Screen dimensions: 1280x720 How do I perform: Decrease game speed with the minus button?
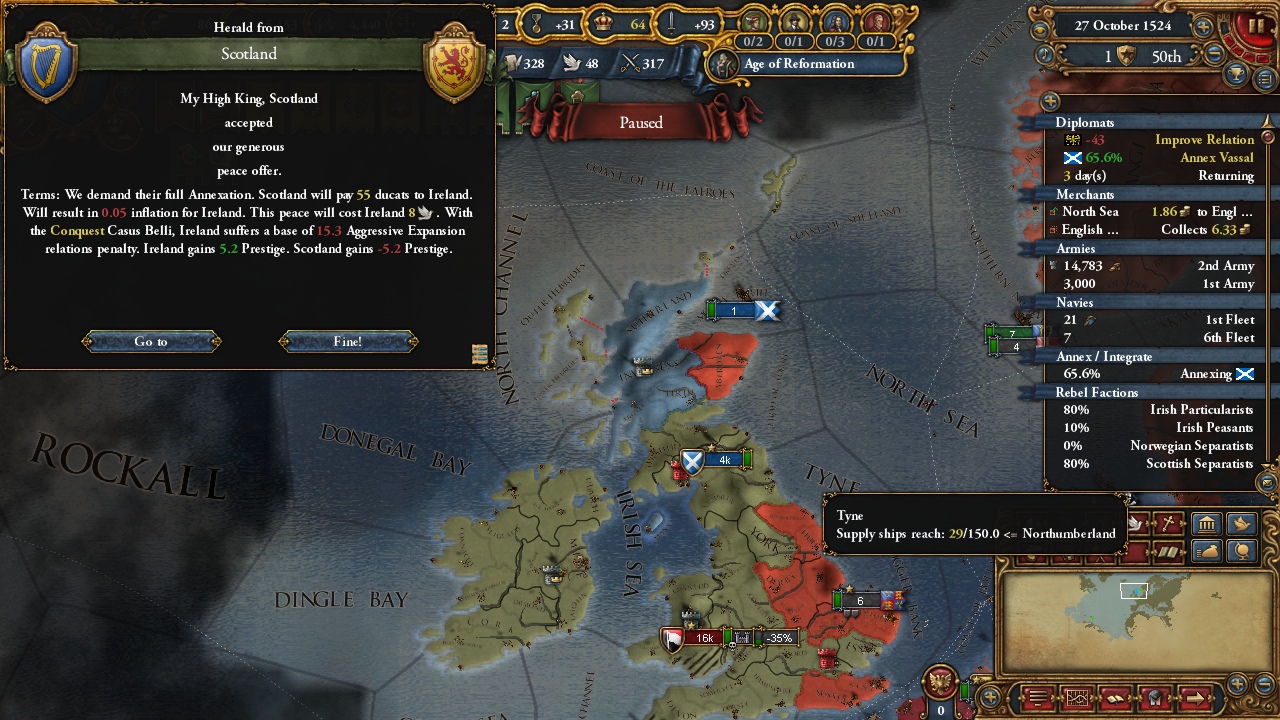click(x=1216, y=56)
